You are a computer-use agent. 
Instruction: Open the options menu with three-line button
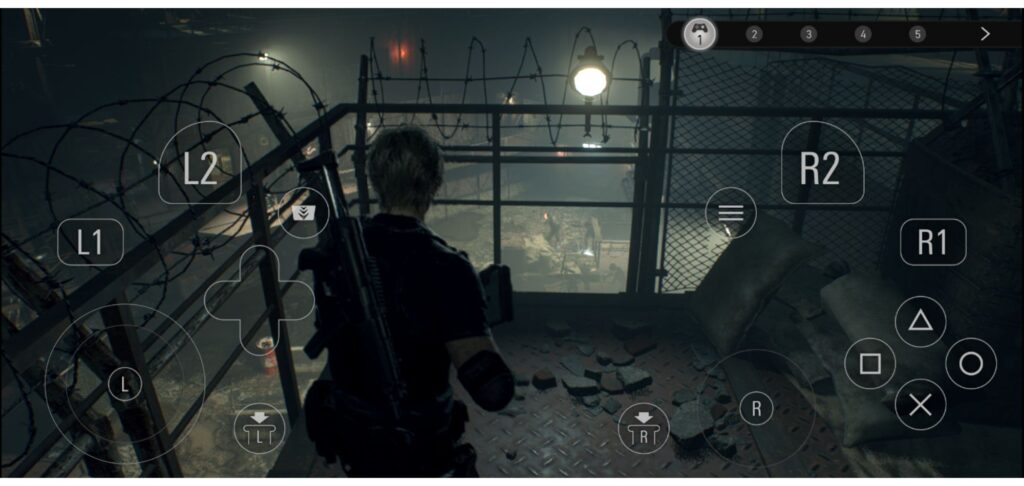click(x=730, y=213)
